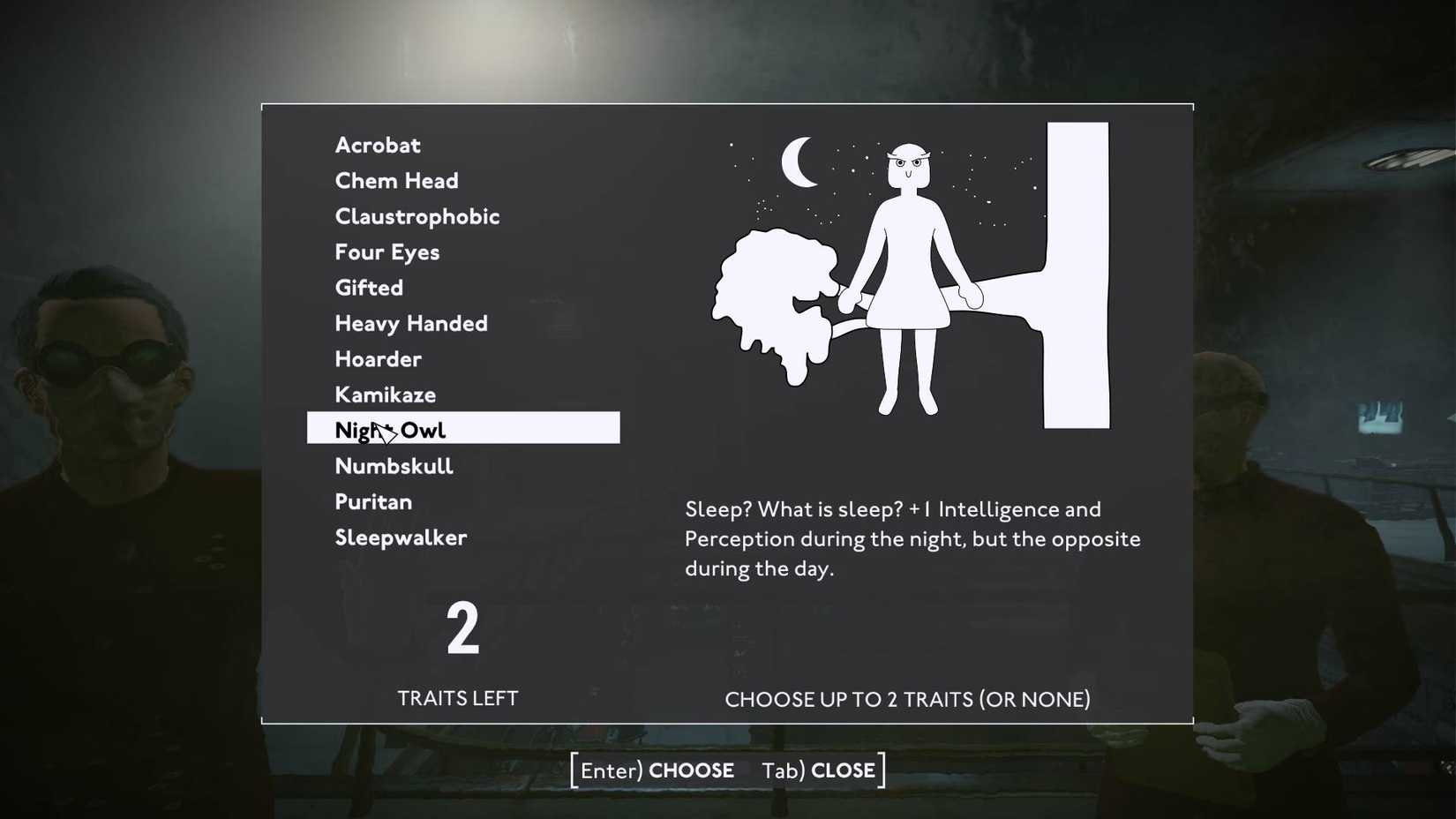Select the Chem Head trait
Image resolution: width=1456 pixels, height=819 pixels.
pos(396,180)
